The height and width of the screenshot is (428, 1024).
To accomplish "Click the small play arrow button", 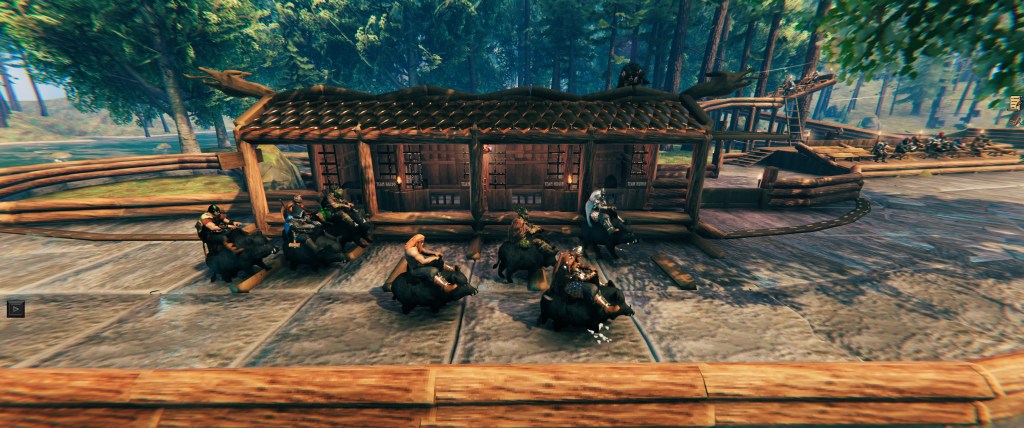I will point(15,308).
